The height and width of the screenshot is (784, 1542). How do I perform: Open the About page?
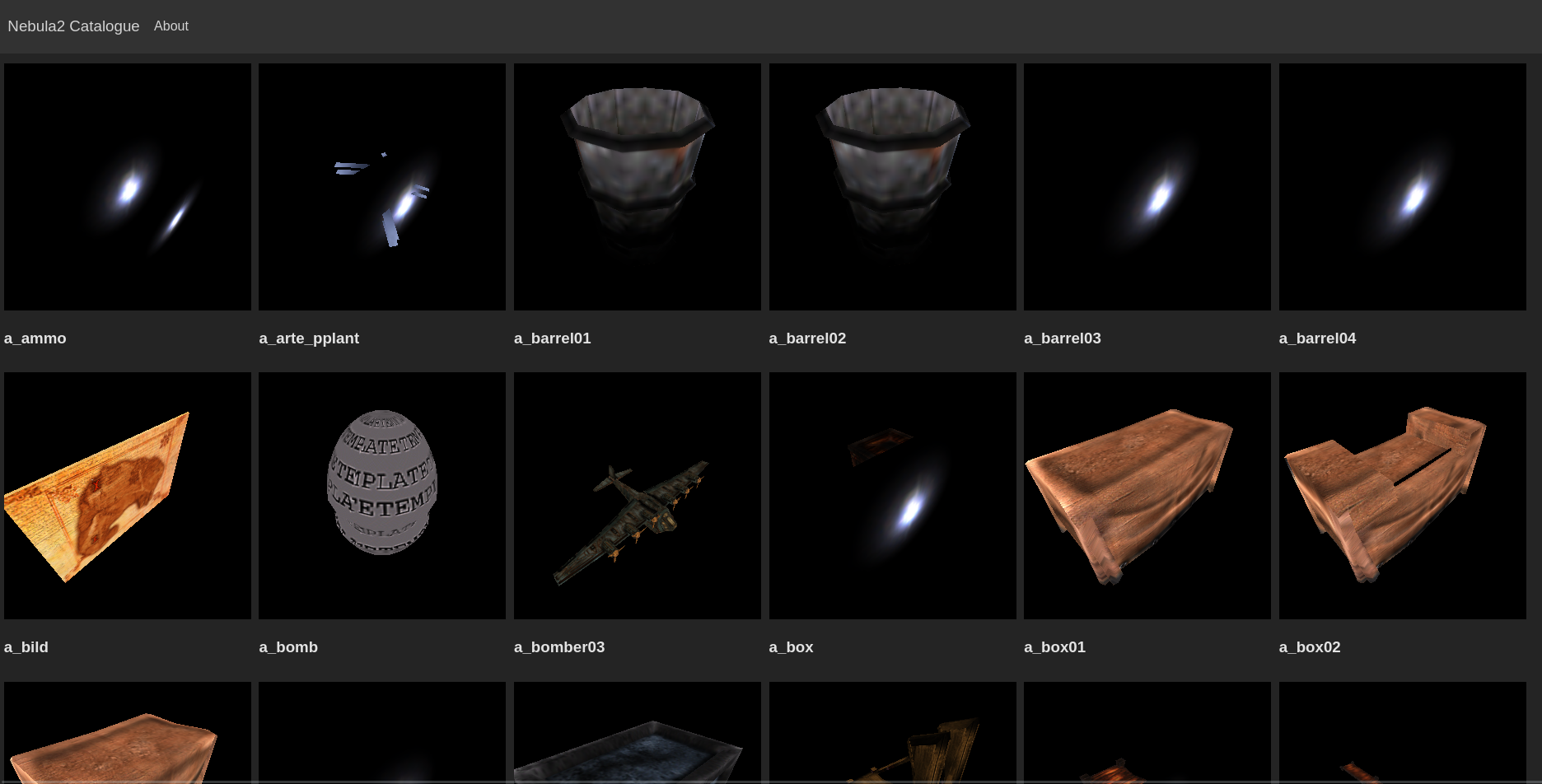171,26
